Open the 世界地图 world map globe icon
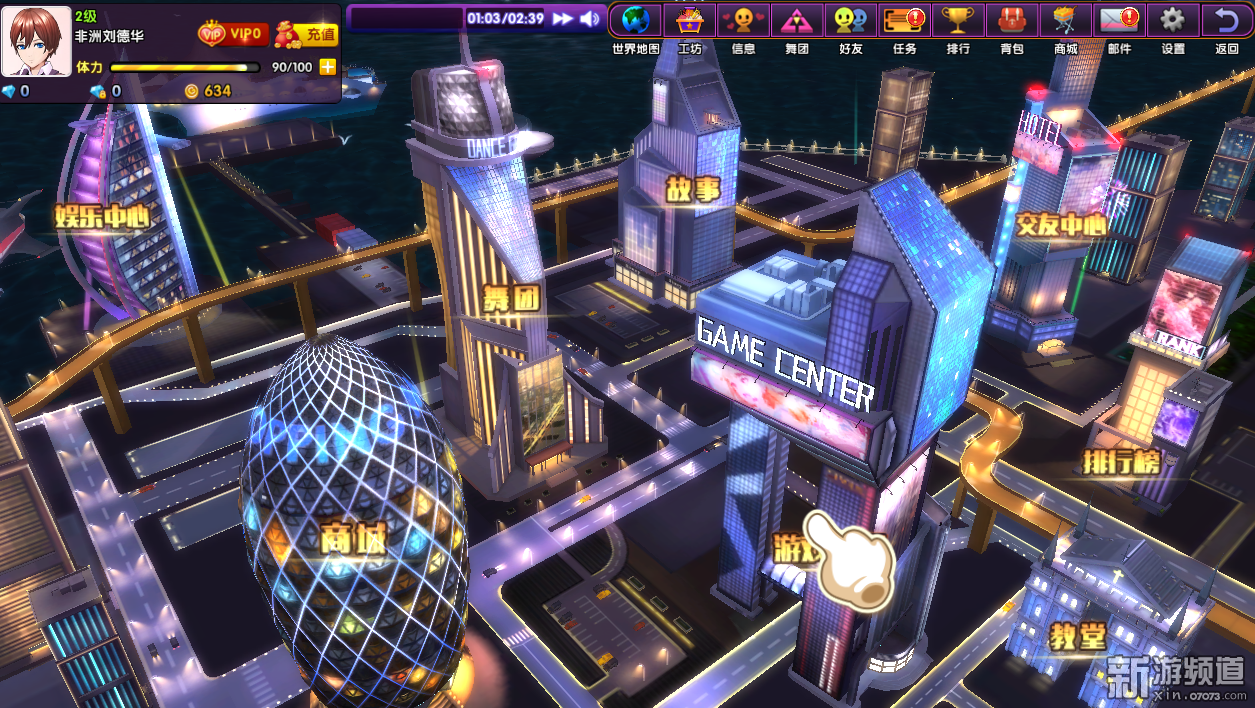Screen dimensions: 1255x708 tap(636, 20)
